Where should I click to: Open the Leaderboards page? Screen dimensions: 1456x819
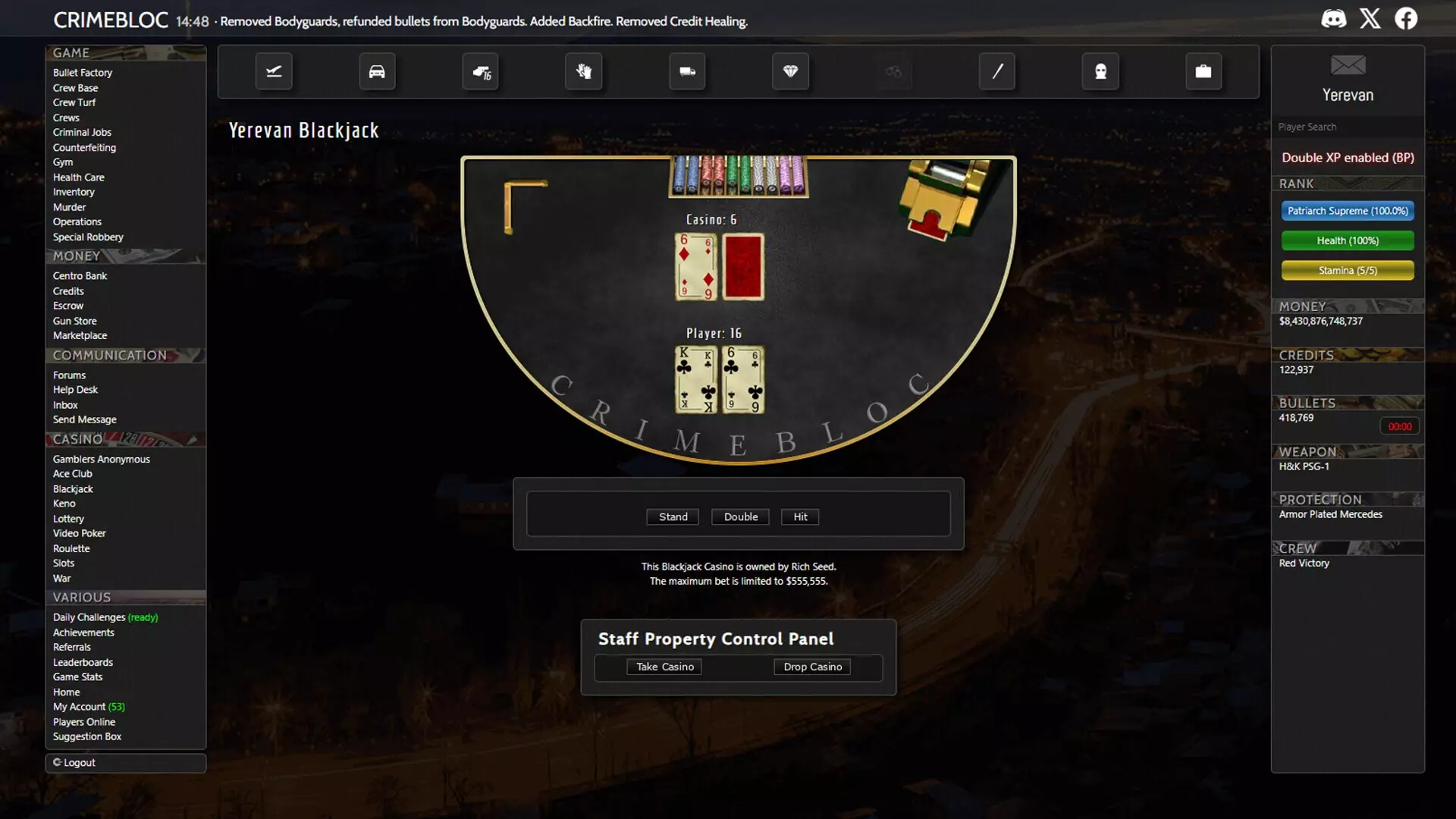[x=83, y=662]
